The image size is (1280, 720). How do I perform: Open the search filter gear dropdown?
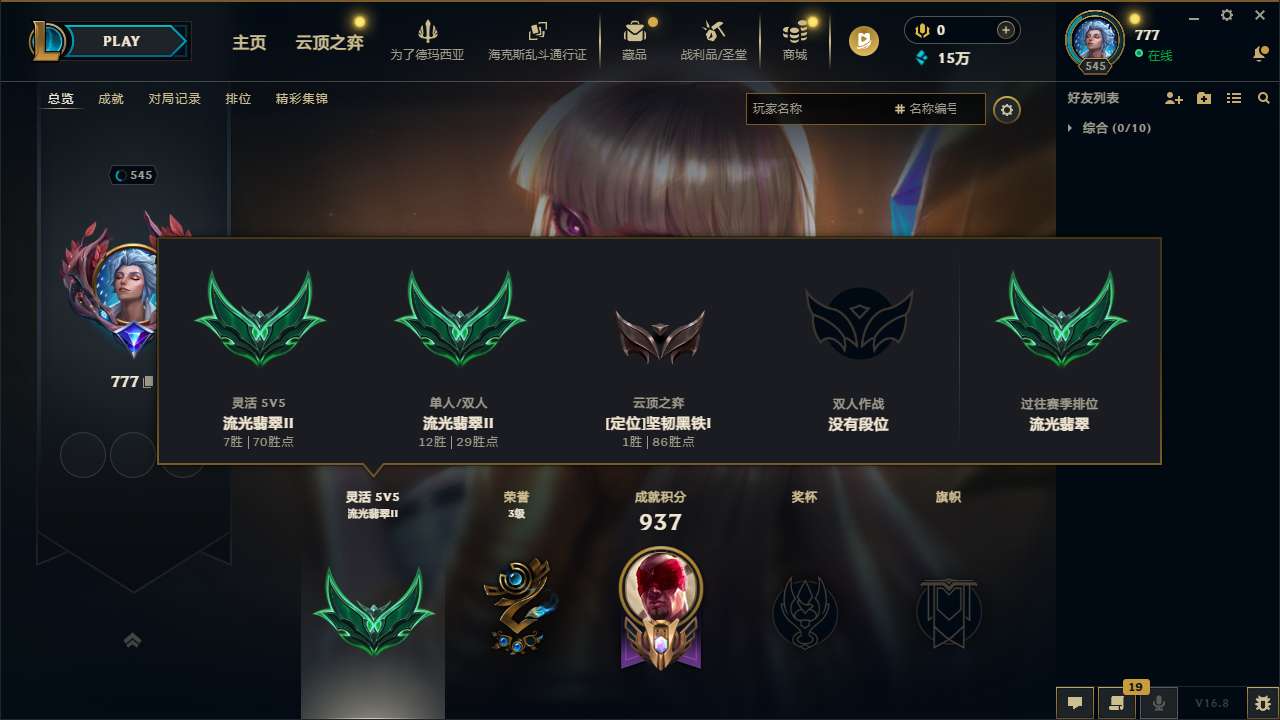tap(1007, 110)
